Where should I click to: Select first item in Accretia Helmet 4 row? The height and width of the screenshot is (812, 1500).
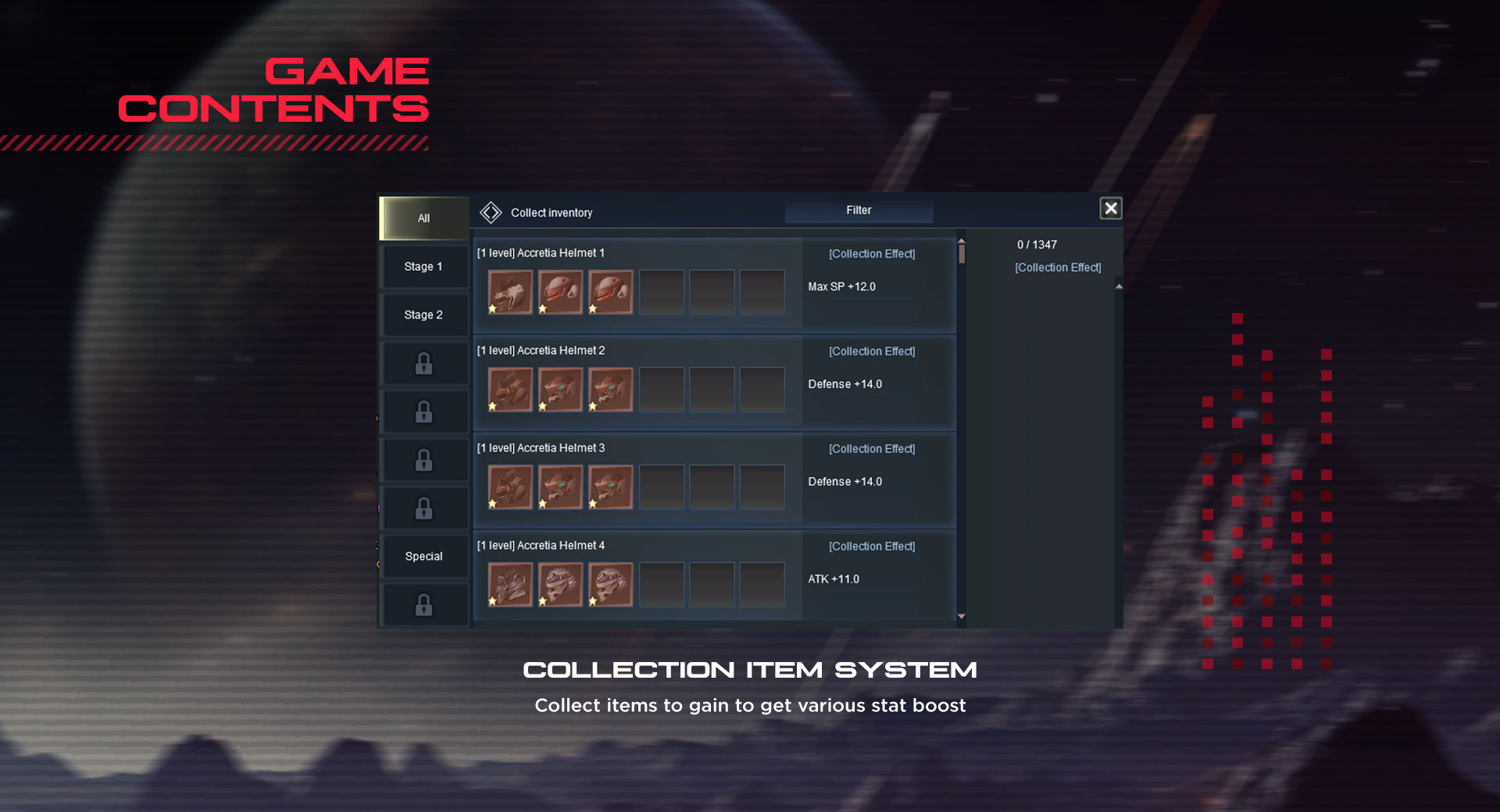pos(510,585)
